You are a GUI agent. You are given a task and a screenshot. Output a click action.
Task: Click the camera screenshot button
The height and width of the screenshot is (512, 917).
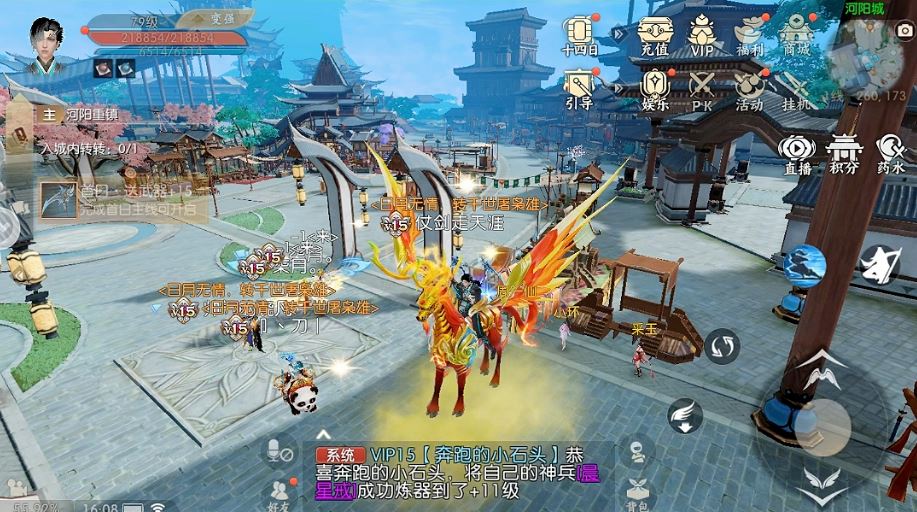coord(902,31)
